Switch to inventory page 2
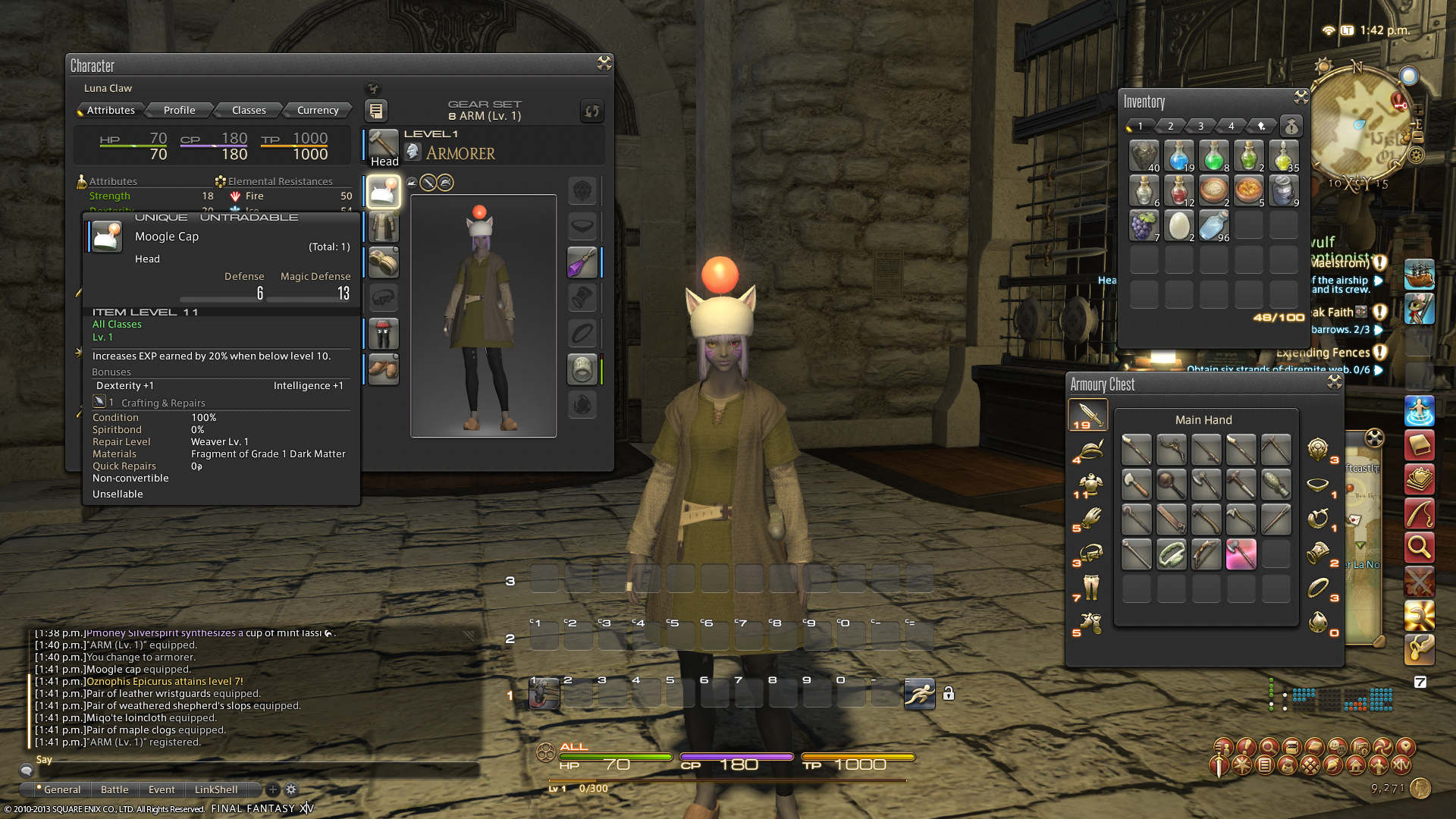1456x819 pixels. (1170, 126)
